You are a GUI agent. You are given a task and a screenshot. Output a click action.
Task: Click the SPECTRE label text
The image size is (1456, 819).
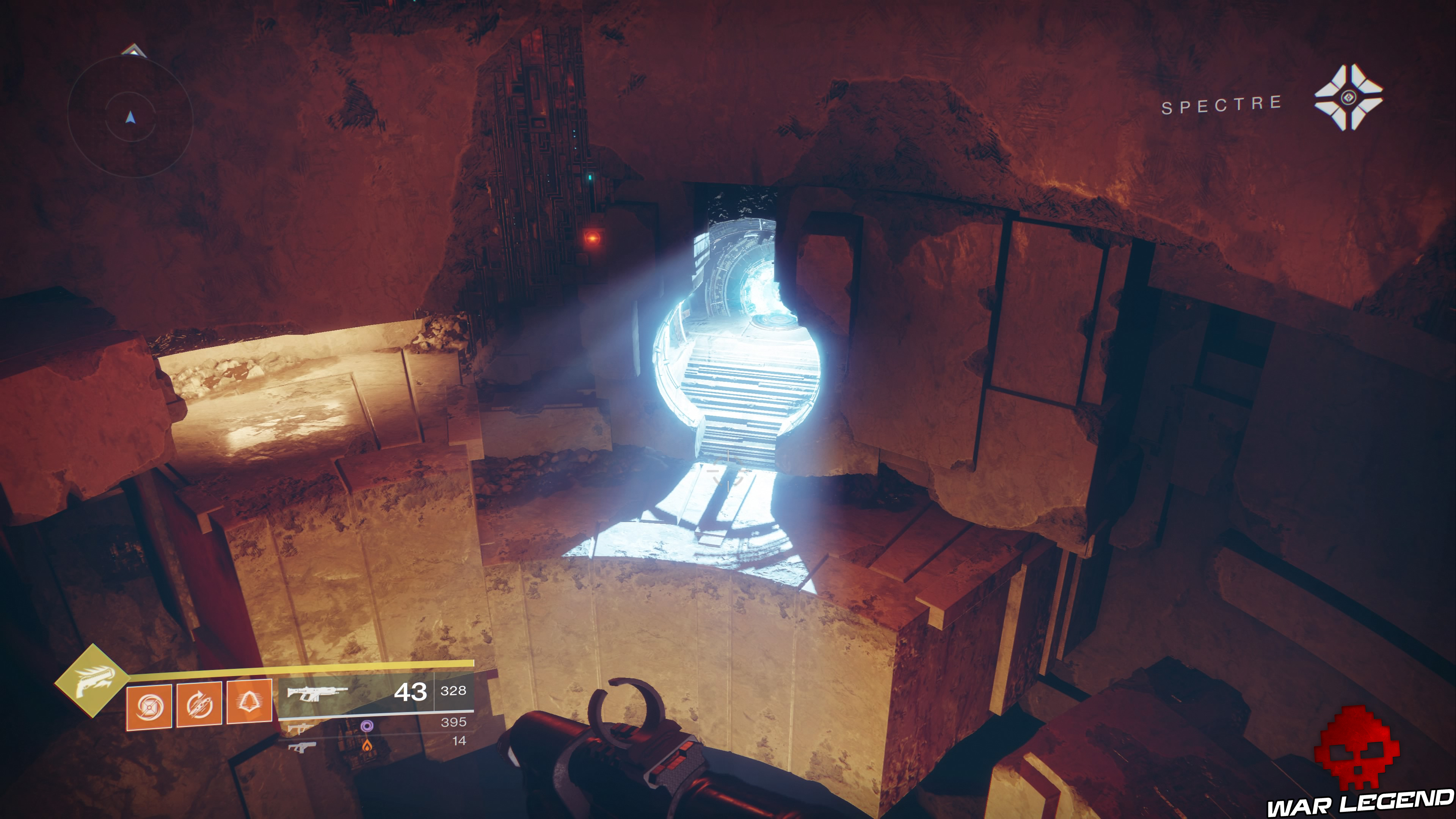(x=1221, y=105)
